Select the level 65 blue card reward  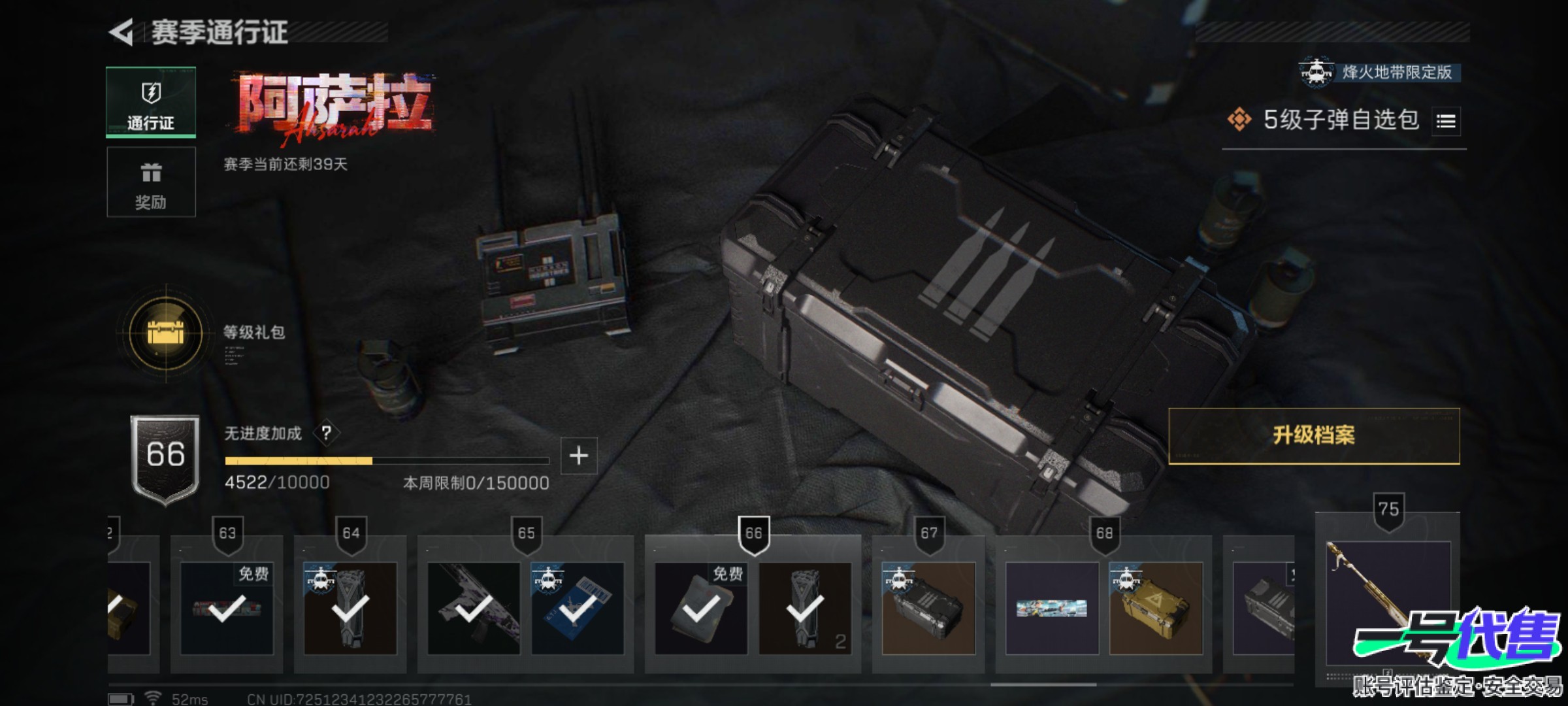tap(578, 608)
